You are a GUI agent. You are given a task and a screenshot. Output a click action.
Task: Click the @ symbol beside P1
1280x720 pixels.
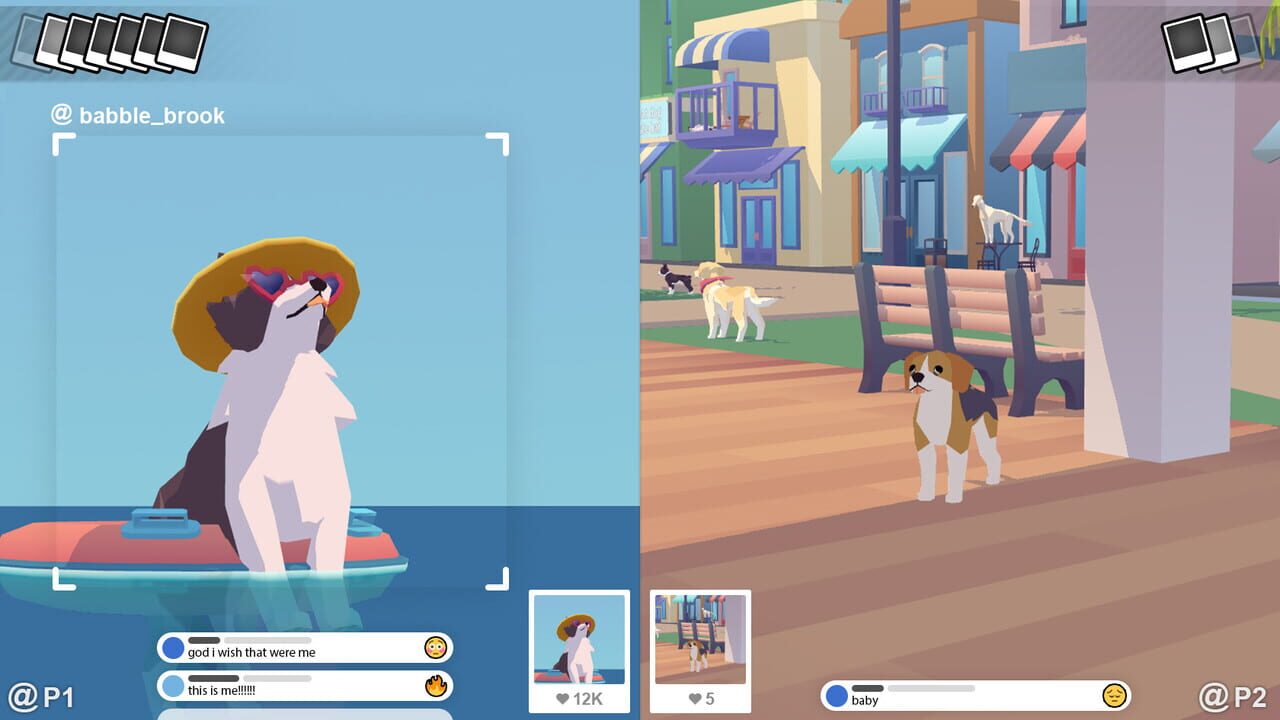coord(22,697)
